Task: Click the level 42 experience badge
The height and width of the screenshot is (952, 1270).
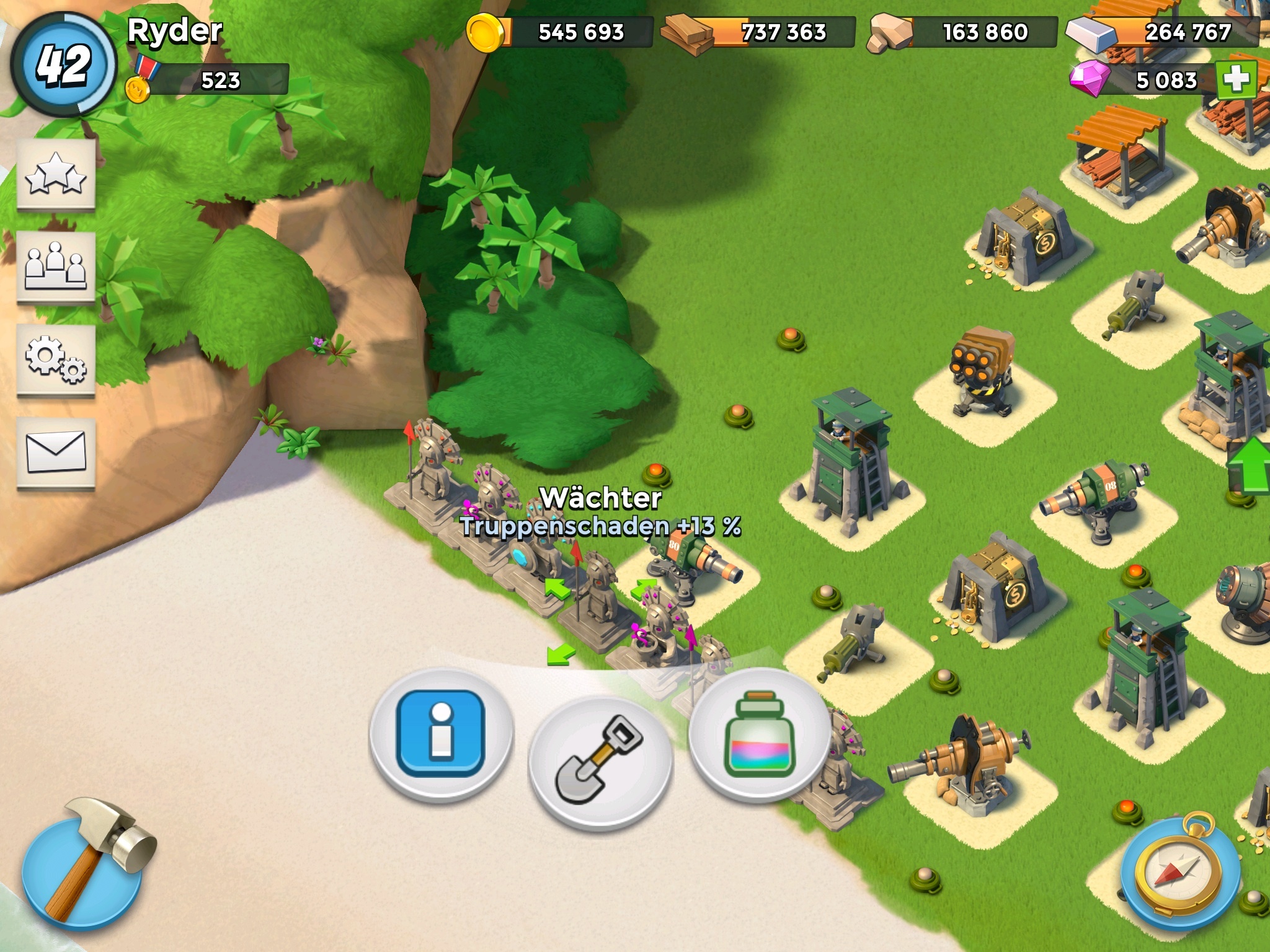Action: click(63, 64)
